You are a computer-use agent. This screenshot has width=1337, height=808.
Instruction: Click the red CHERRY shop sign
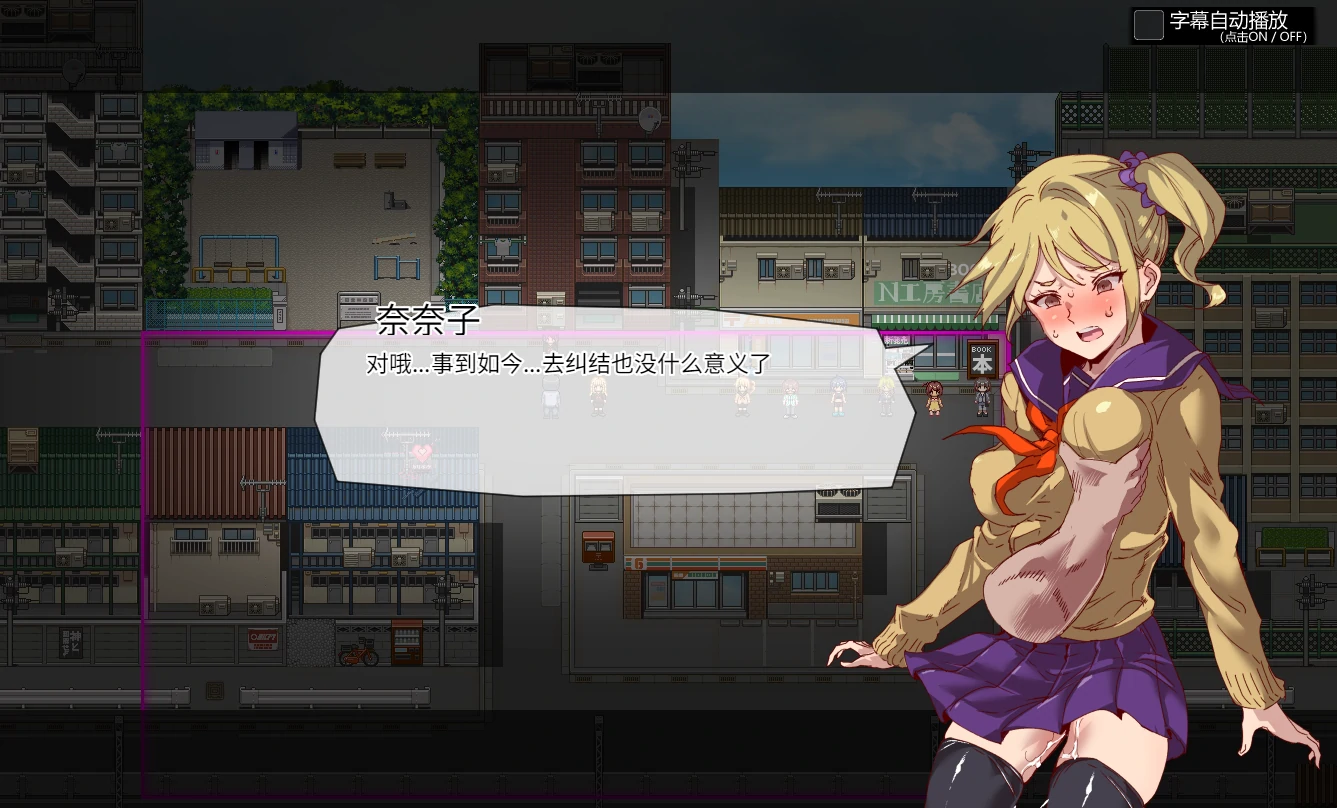(x=262, y=640)
